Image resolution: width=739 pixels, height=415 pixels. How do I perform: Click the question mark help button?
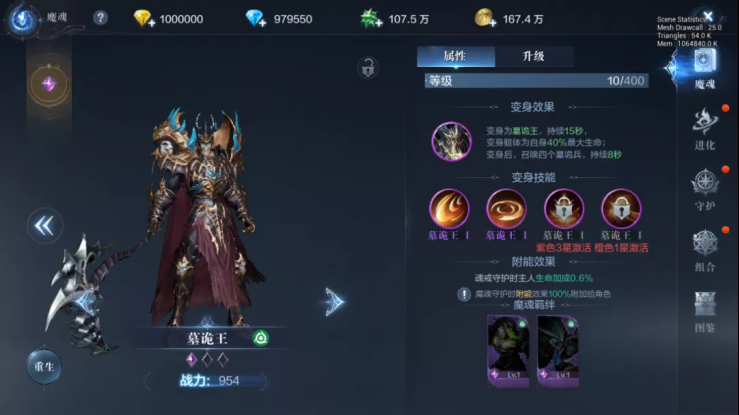click(x=100, y=18)
